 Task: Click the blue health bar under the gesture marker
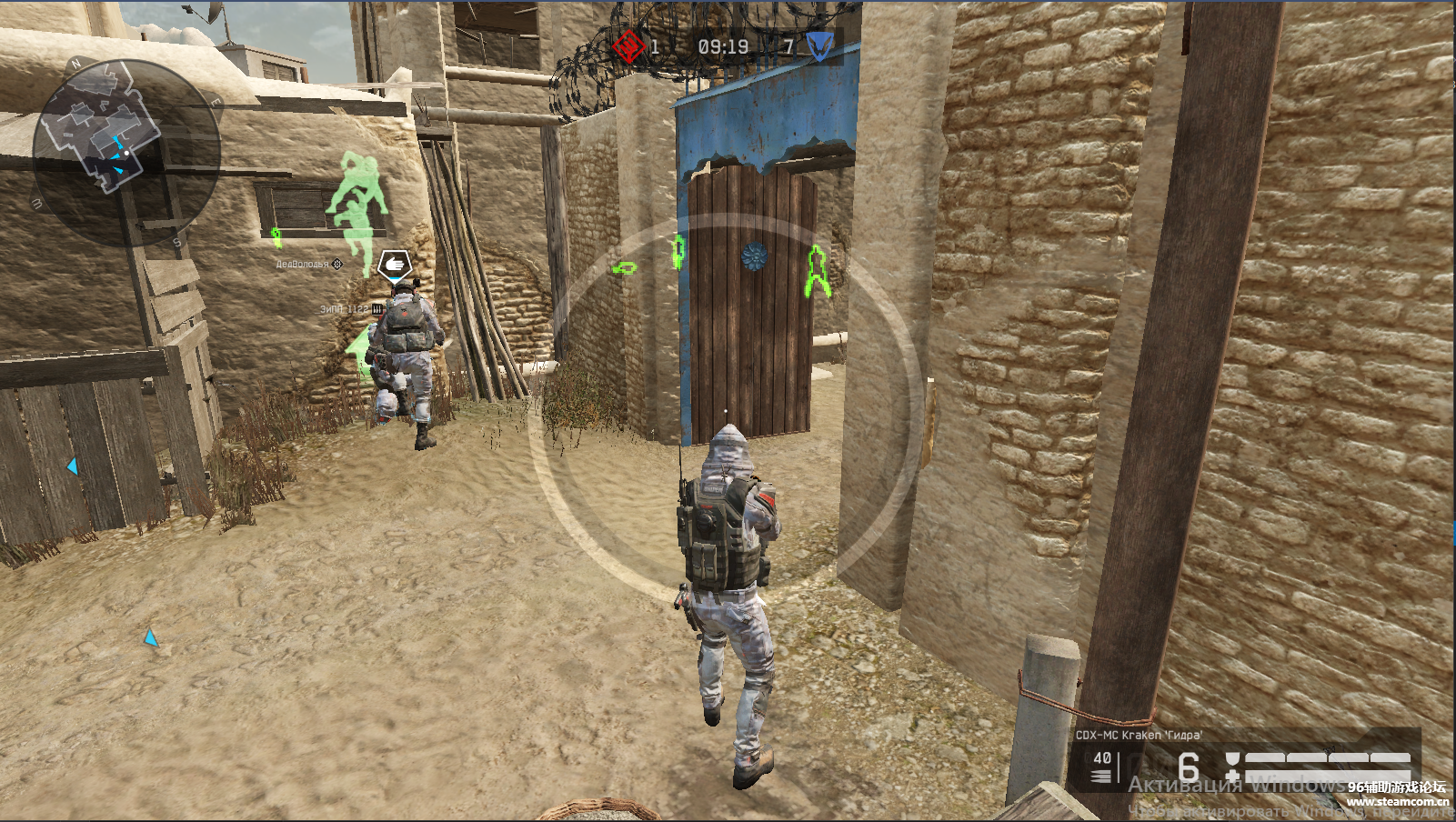pyautogui.click(x=397, y=279)
